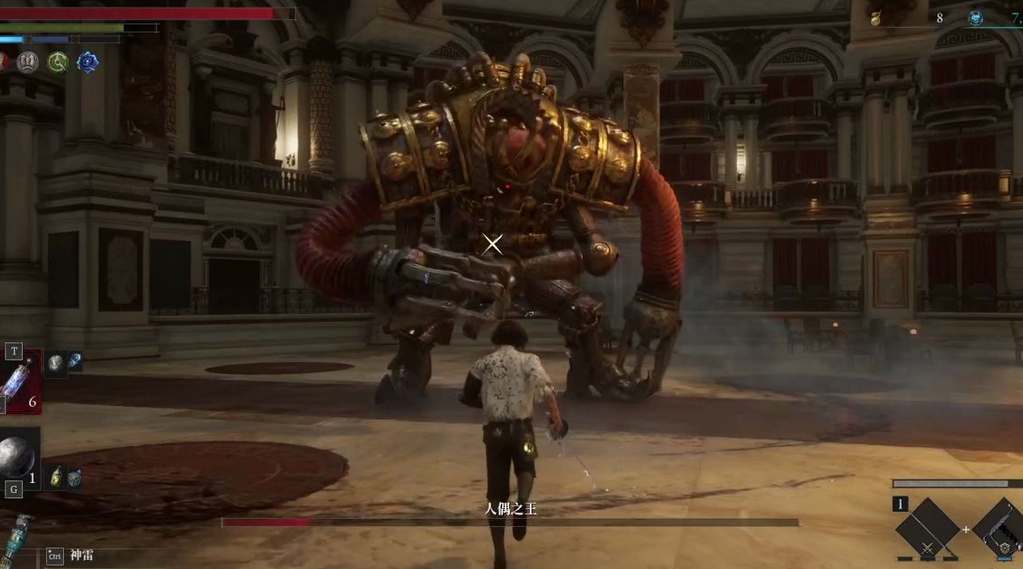Click the gold pouch counter icon
The width and height of the screenshot is (1023, 569).
click(875, 18)
